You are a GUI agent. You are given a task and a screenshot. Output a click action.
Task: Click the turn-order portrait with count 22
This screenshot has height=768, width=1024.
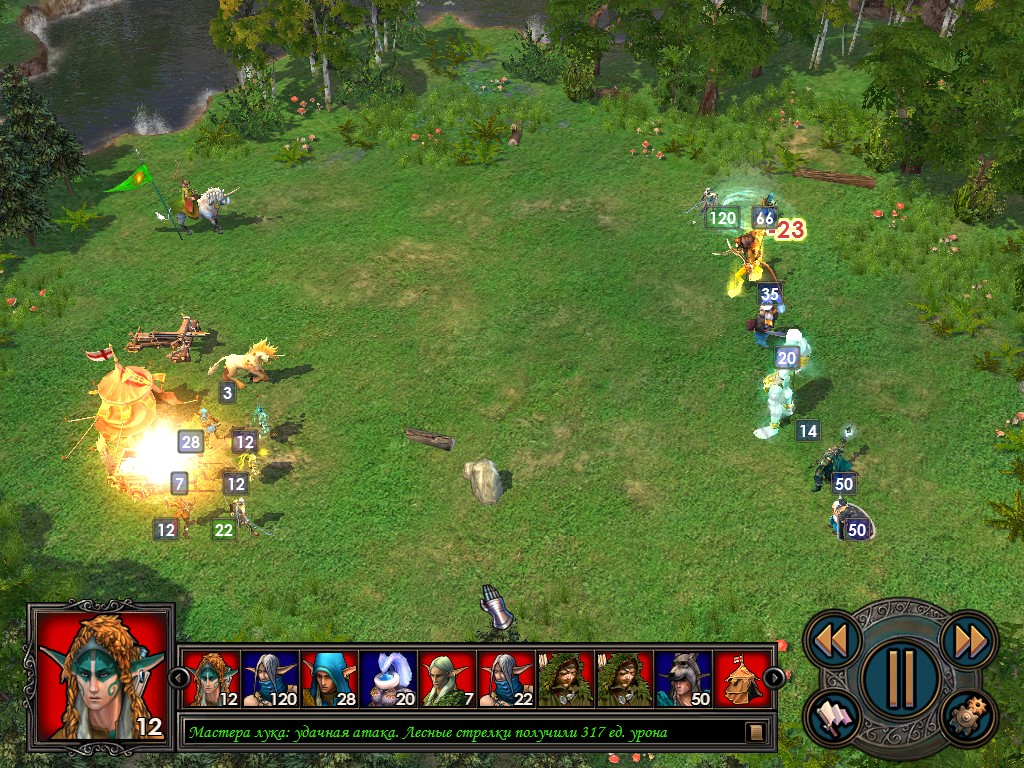click(506, 679)
